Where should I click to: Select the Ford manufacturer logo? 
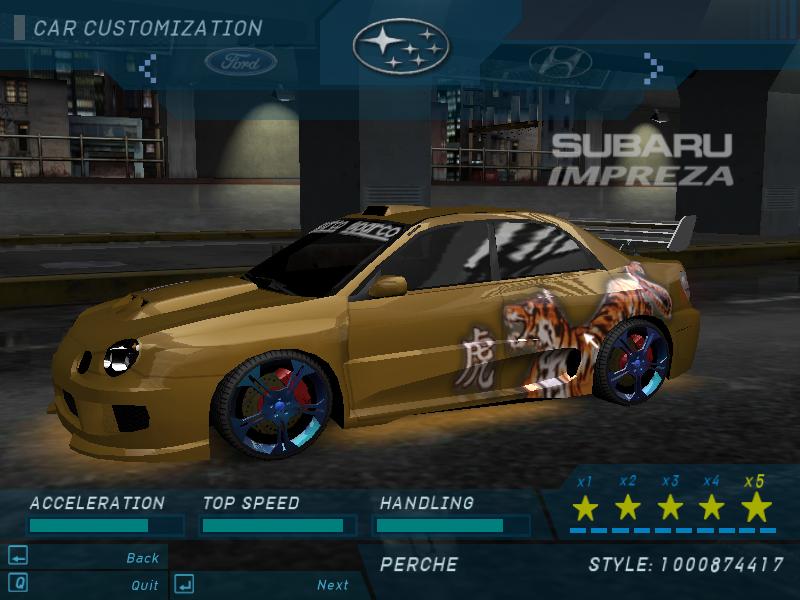click(x=241, y=64)
